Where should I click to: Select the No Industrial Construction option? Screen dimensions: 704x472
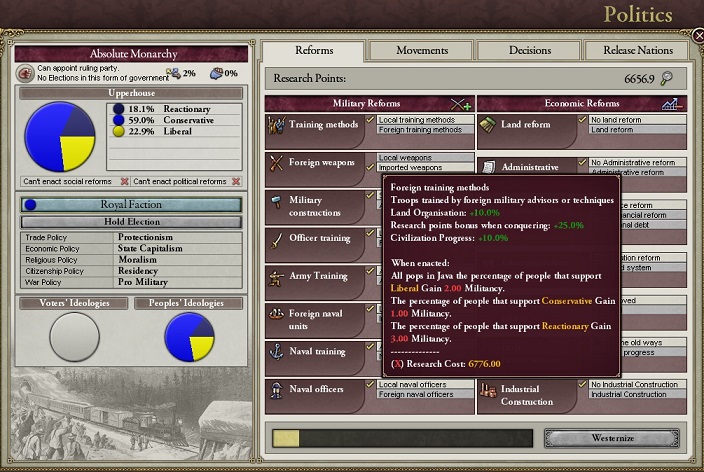point(638,385)
